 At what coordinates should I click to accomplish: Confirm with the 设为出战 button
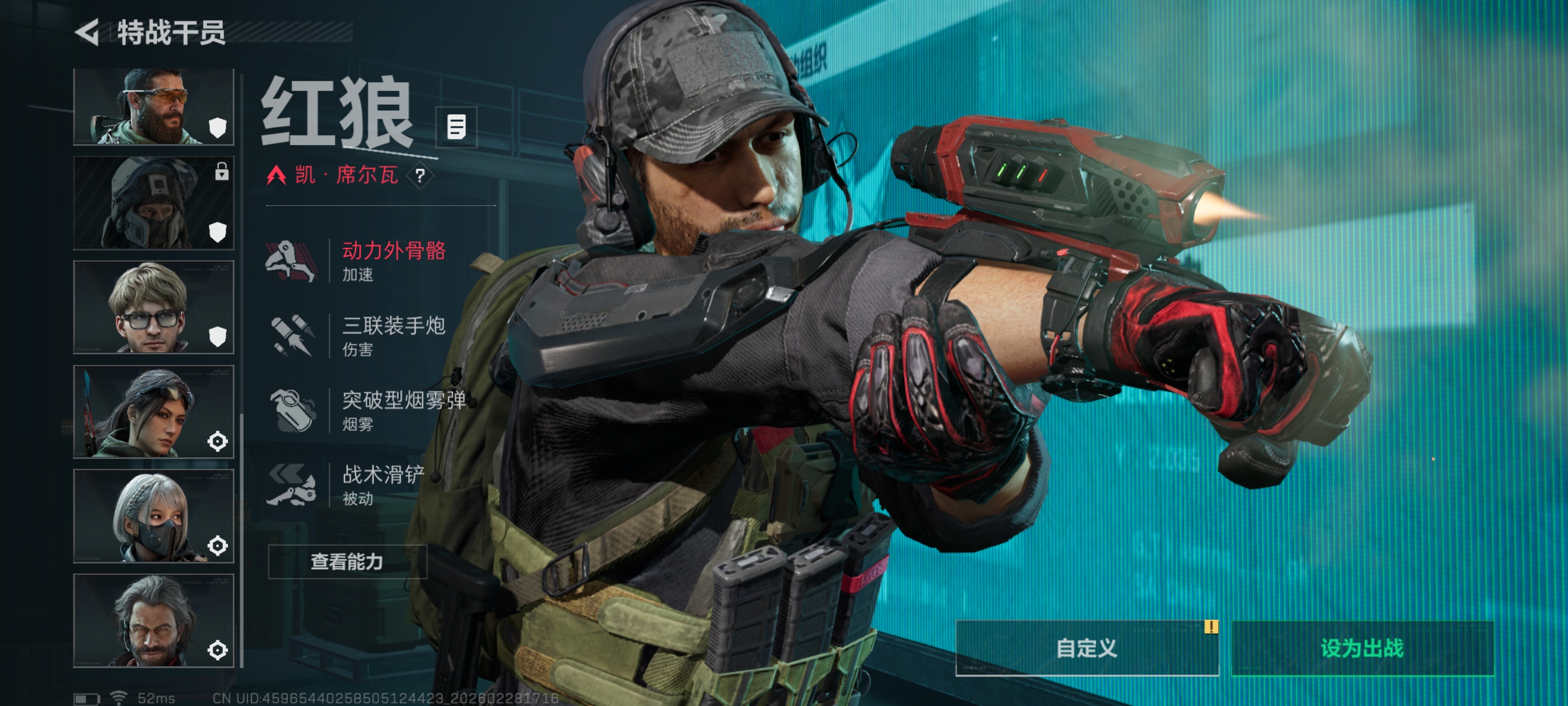coord(1362,648)
